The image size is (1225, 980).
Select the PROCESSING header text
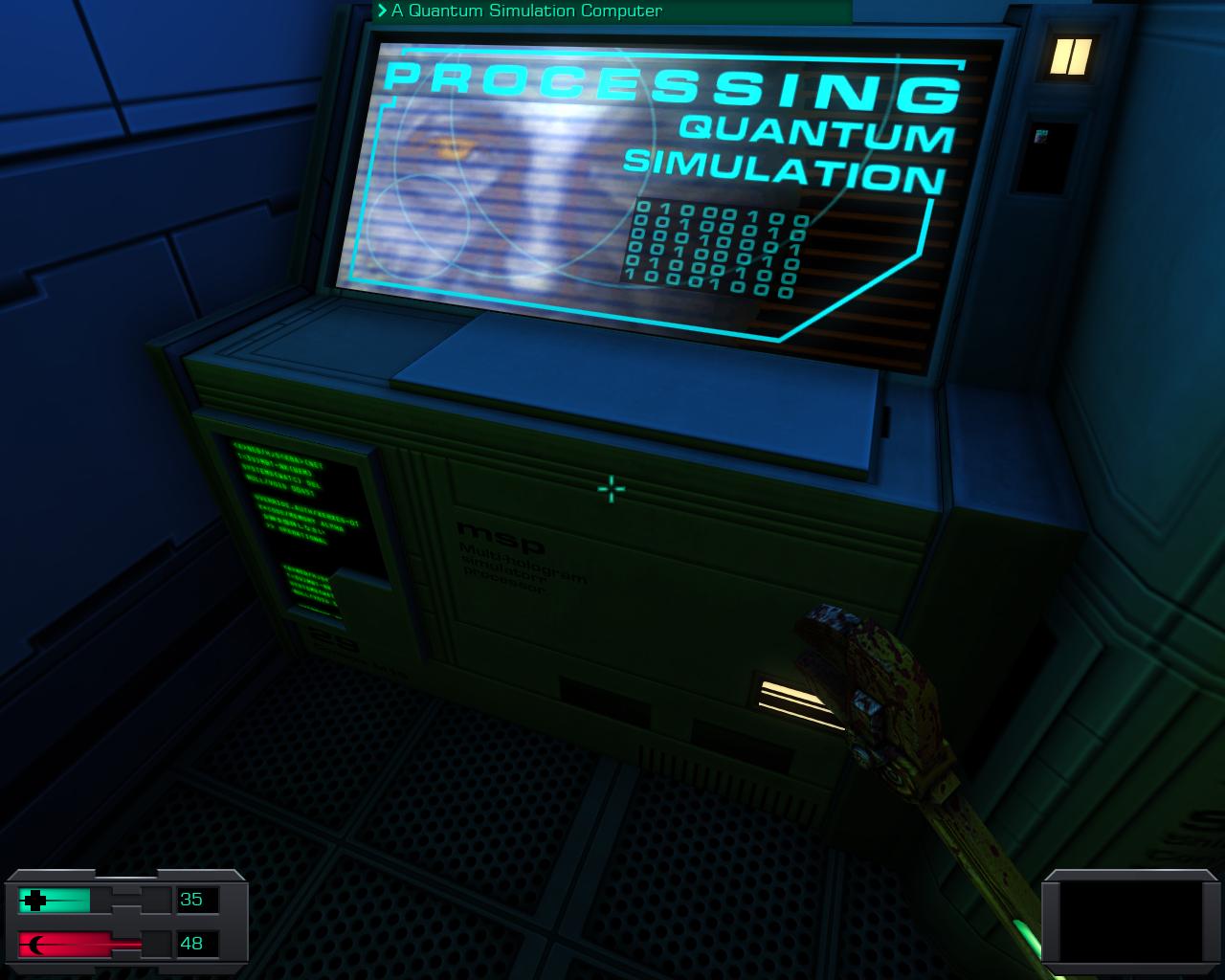coord(670,86)
